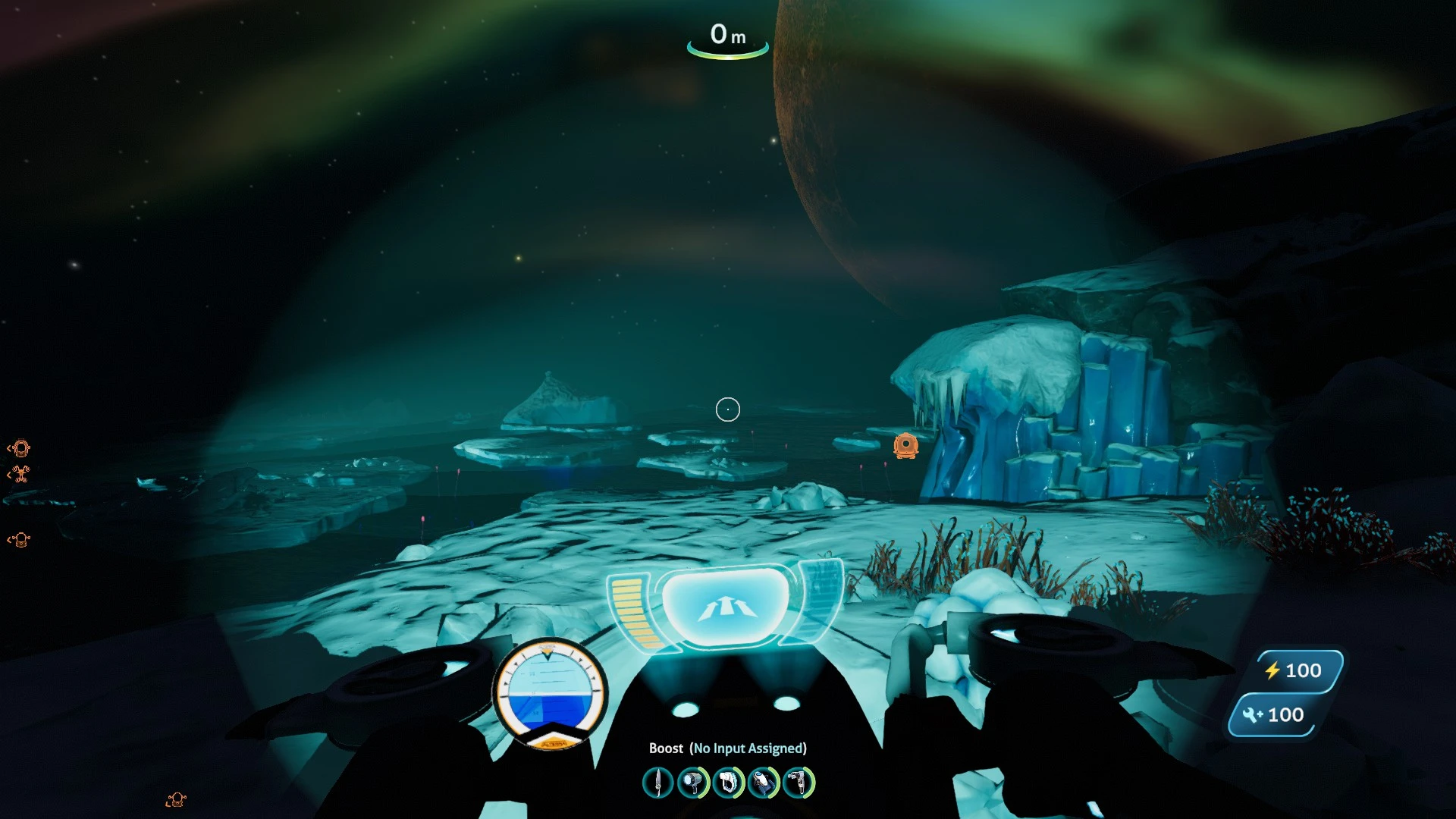
Task: Equip the flashlight from the hotbar
Action: coord(692,783)
